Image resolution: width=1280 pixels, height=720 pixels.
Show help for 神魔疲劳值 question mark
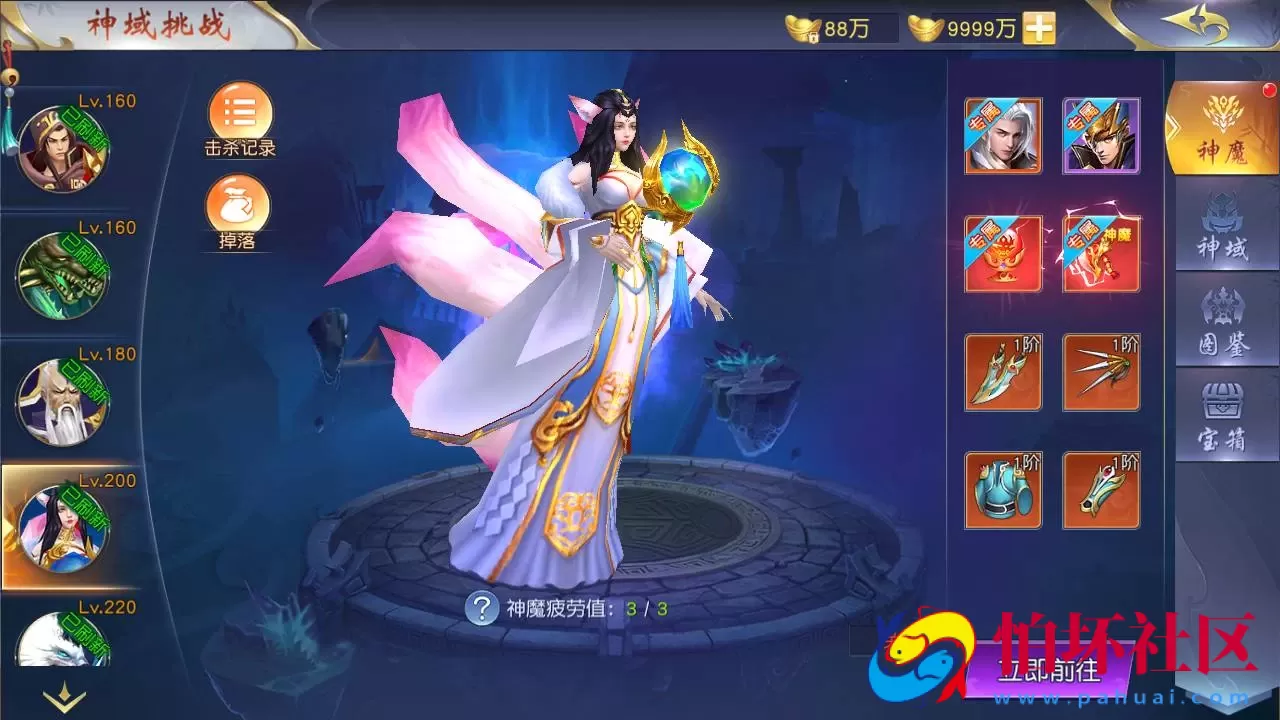482,608
